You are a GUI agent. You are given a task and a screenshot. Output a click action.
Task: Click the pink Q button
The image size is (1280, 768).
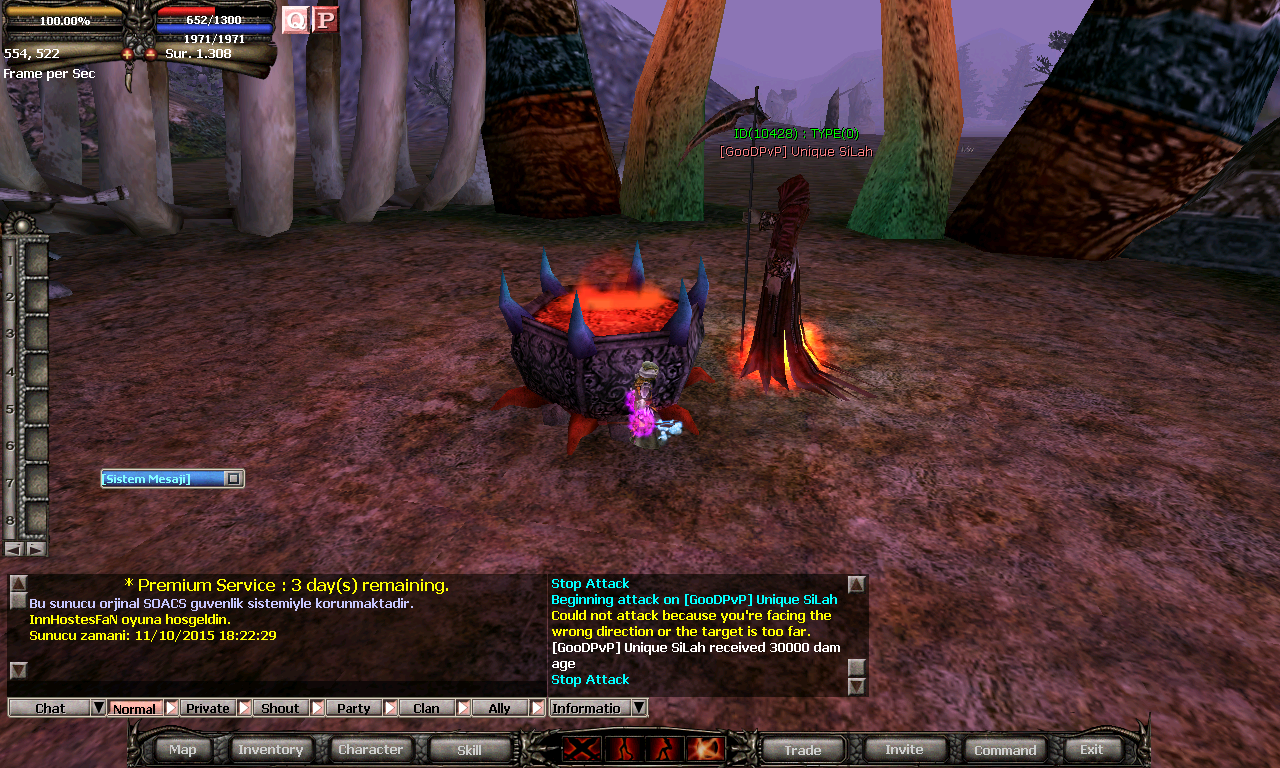(295, 20)
